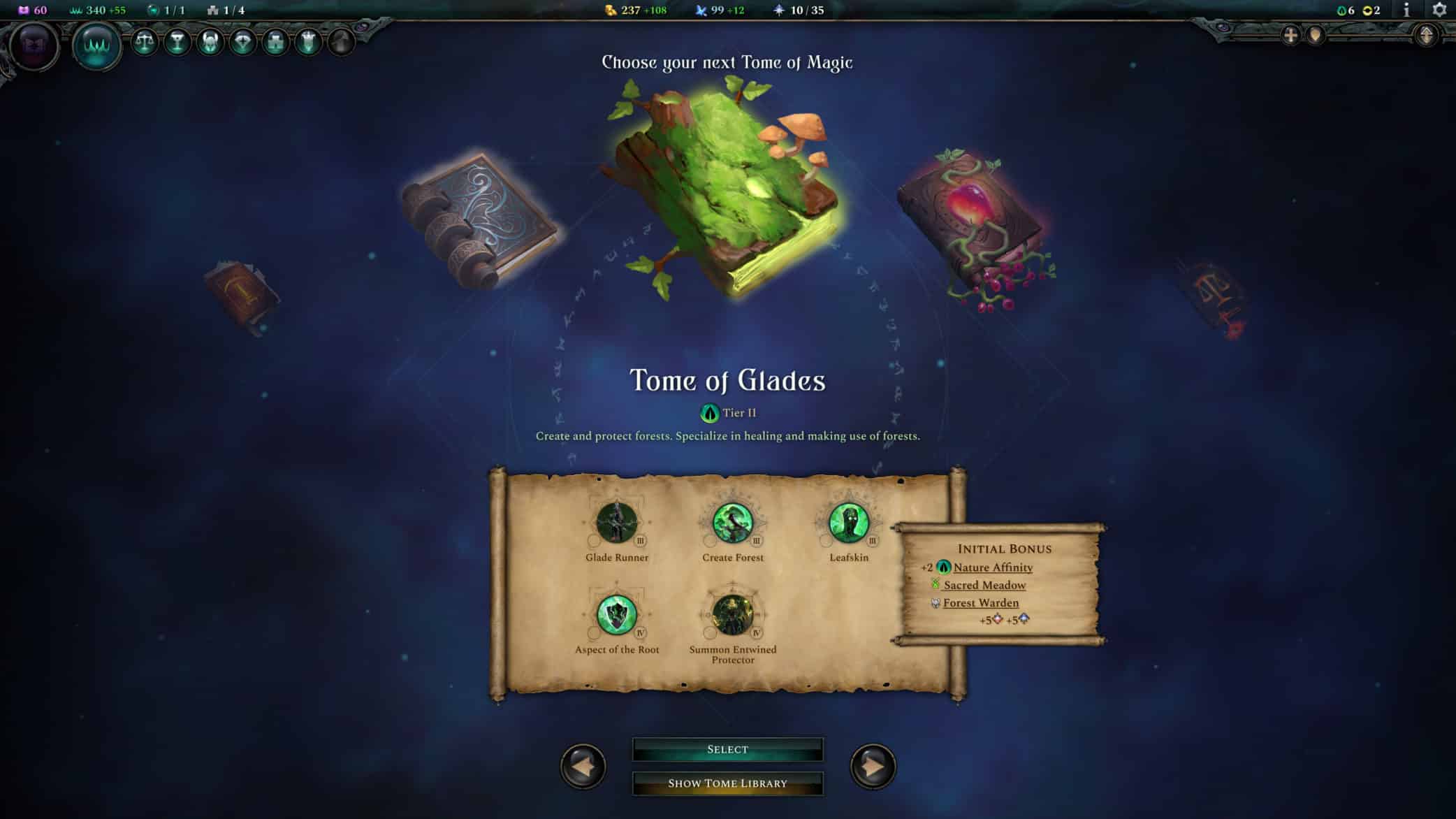The height and width of the screenshot is (819, 1456).
Task: Advance to the next tome with the right arrow
Action: (x=873, y=765)
